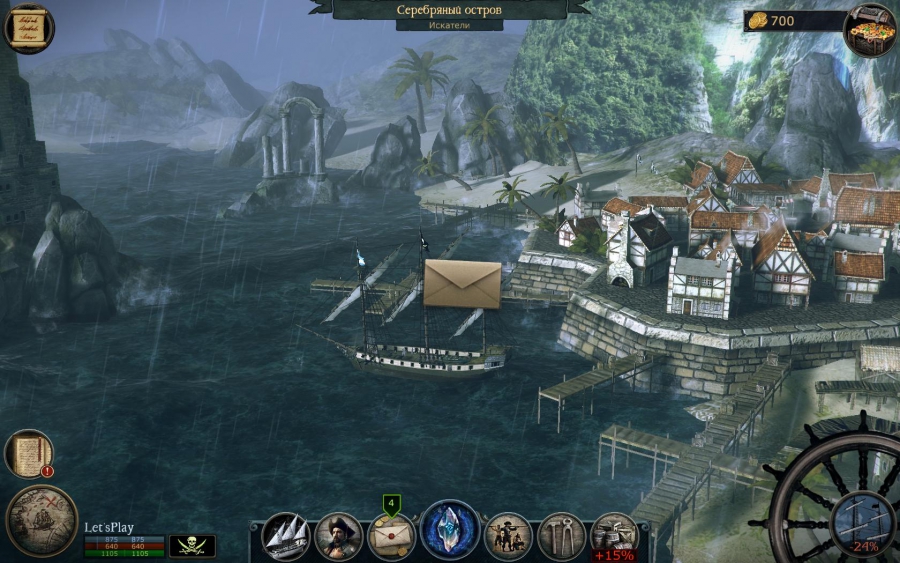The width and height of the screenshot is (900, 563).
Task: Activate the blue crystal icon
Action: [x=449, y=530]
